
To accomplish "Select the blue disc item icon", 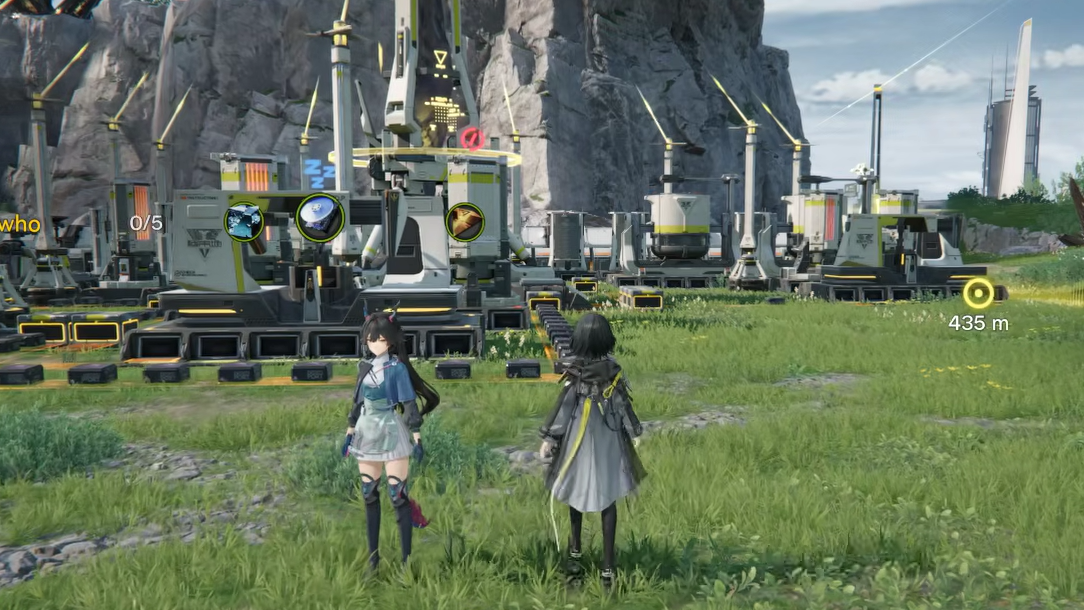I will click(319, 218).
